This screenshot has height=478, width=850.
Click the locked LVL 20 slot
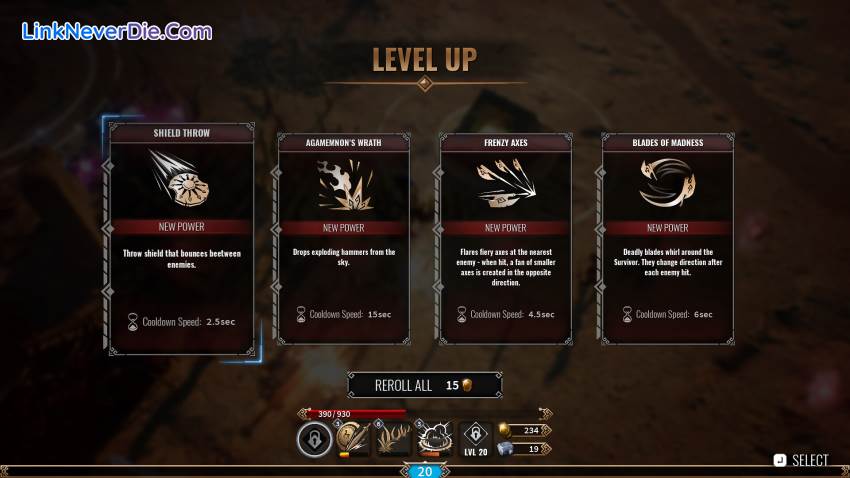tap(476, 437)
